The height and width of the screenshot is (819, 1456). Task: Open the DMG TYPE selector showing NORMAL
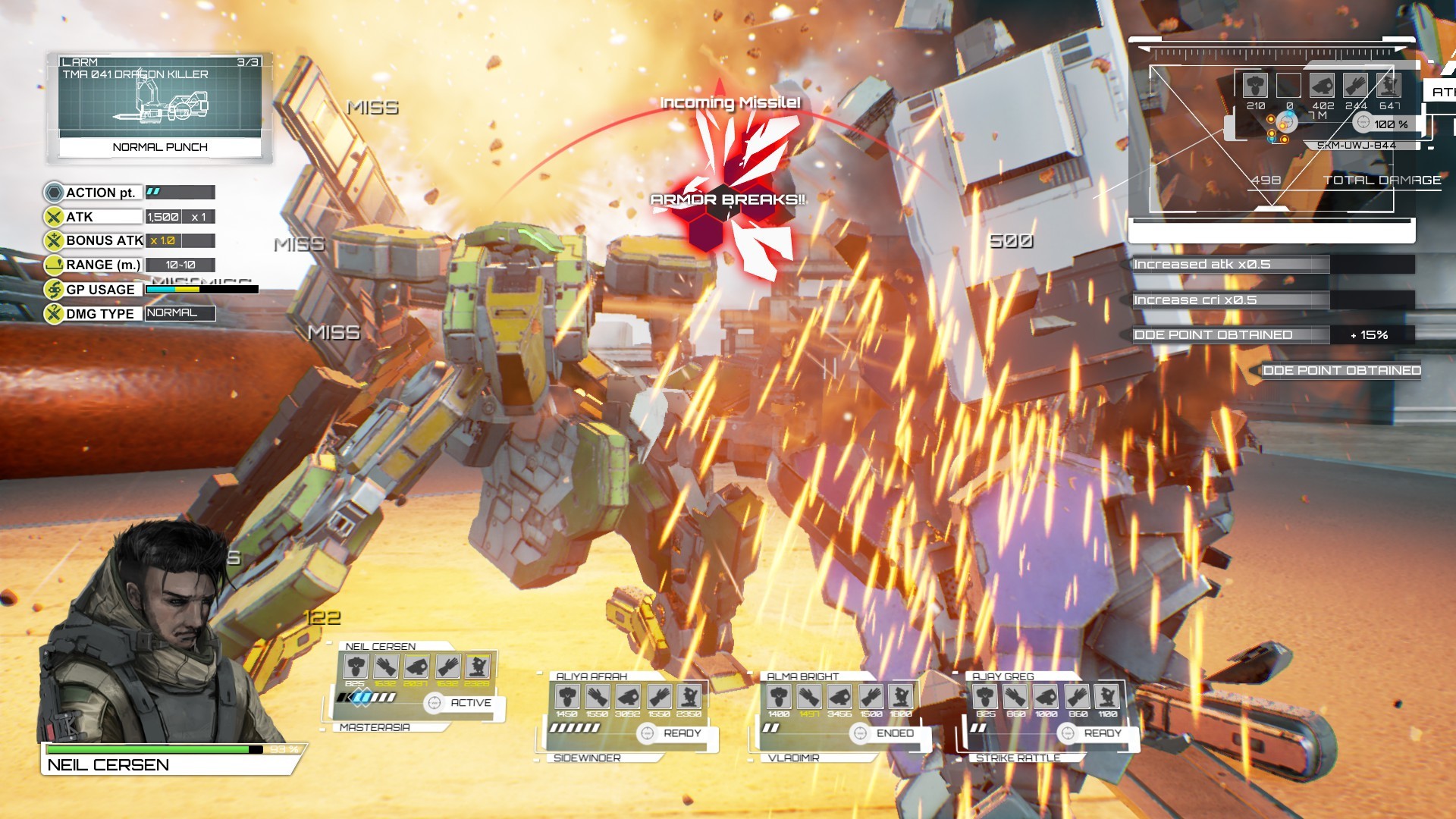[180, 313]
